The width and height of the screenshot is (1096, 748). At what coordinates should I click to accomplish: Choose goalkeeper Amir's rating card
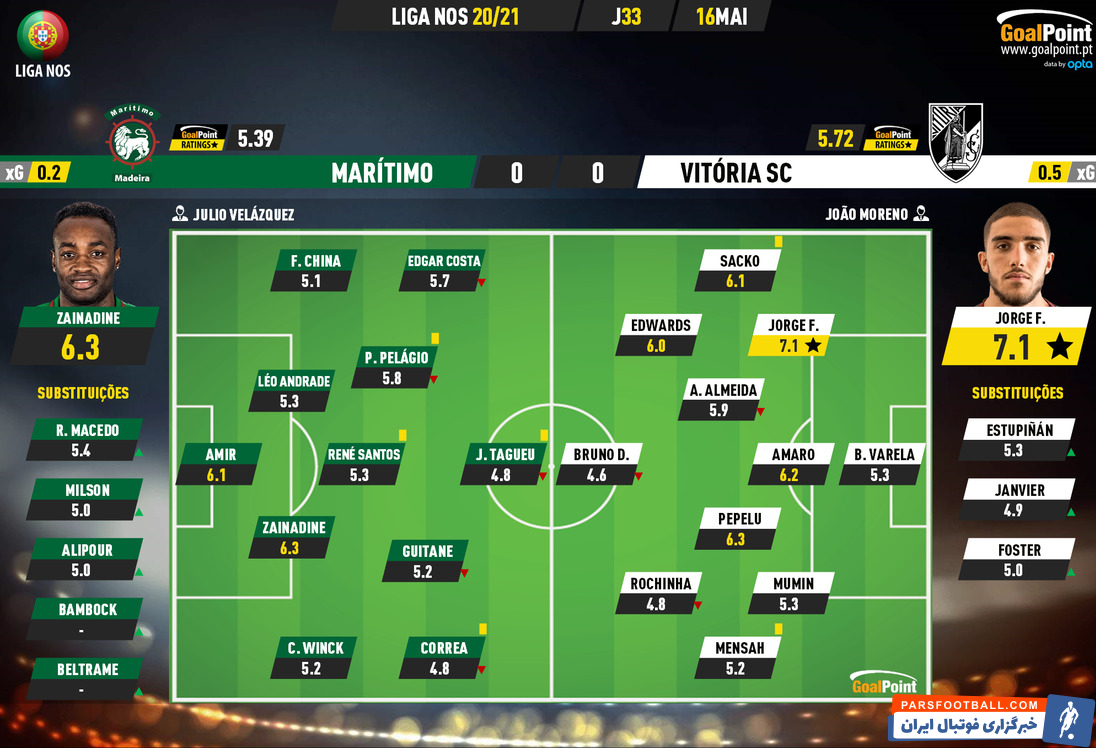click(216, 464)
